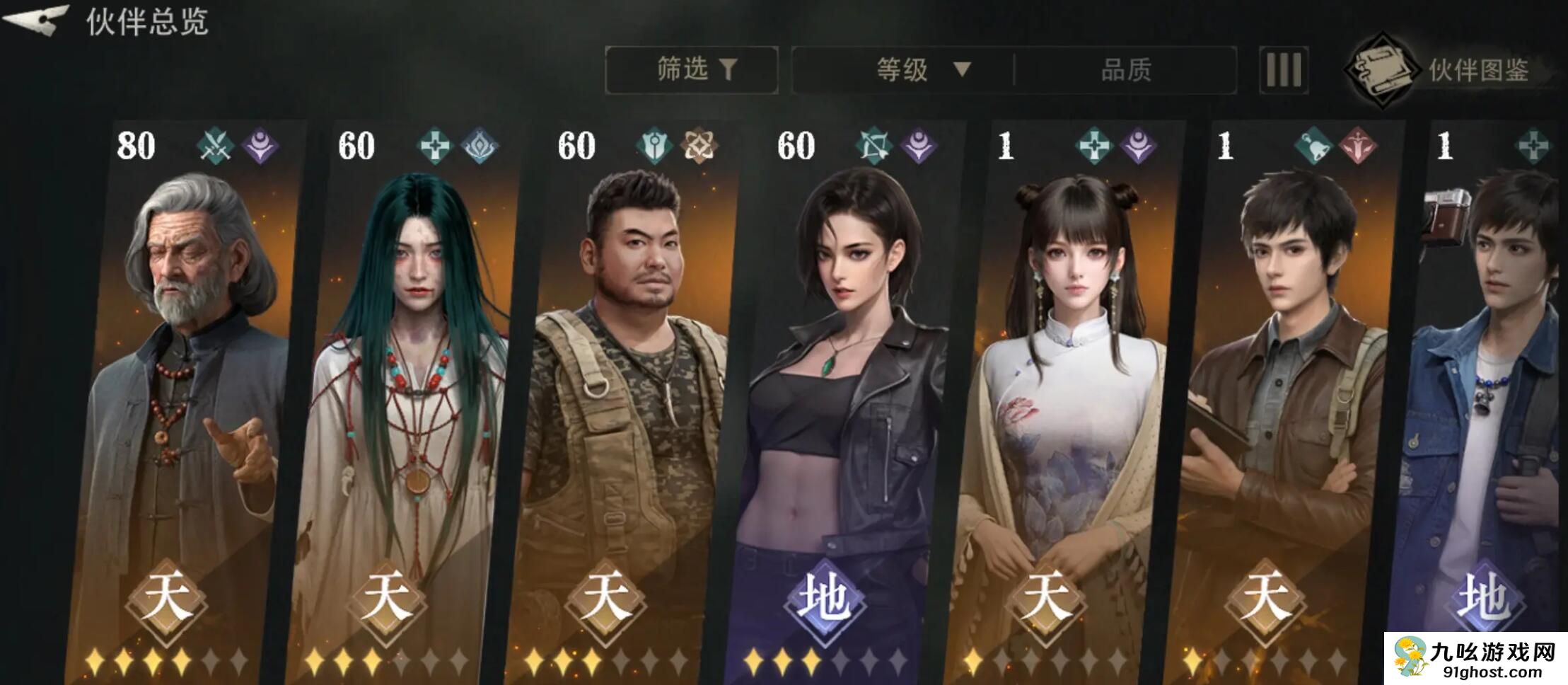This screenshot has height=685, width=1568.
Task: Select the 等级 tab in the sort bar
Action: [x=902, y=69]
